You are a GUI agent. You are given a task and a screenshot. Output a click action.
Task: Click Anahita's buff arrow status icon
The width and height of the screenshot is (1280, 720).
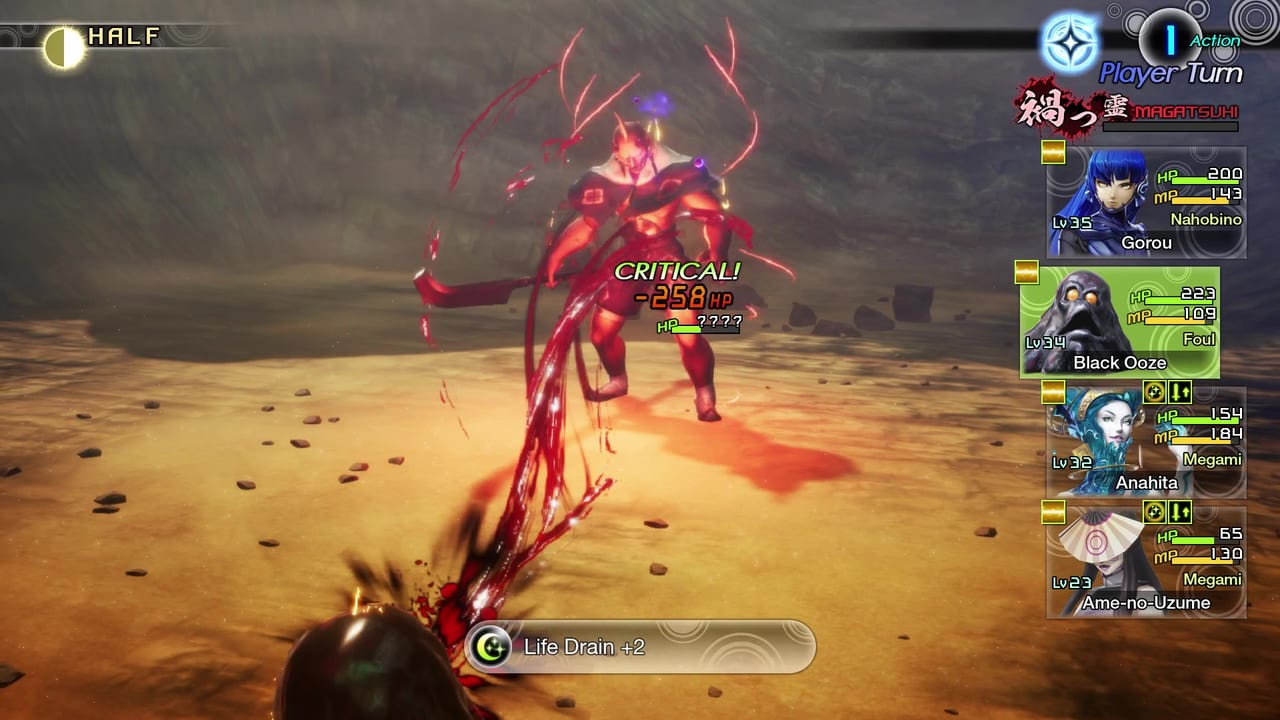pos(1178,393)
